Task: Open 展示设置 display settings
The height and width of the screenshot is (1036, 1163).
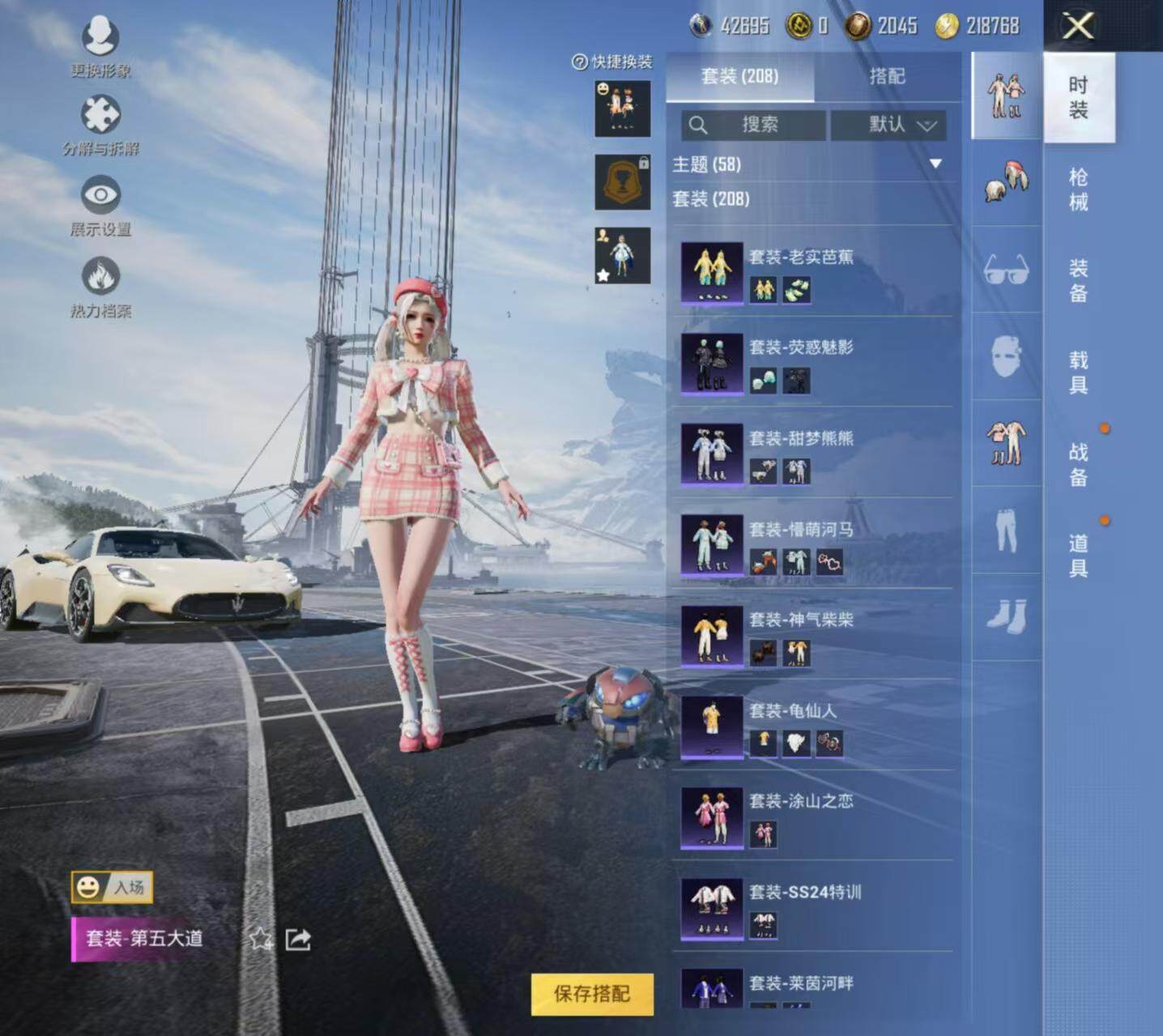Action: [x=100, y=206]
